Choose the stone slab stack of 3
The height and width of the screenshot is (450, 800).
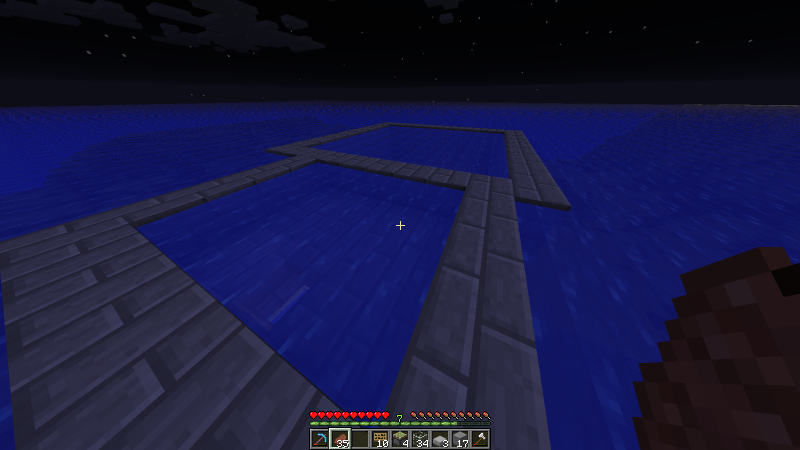coord(440,438)
